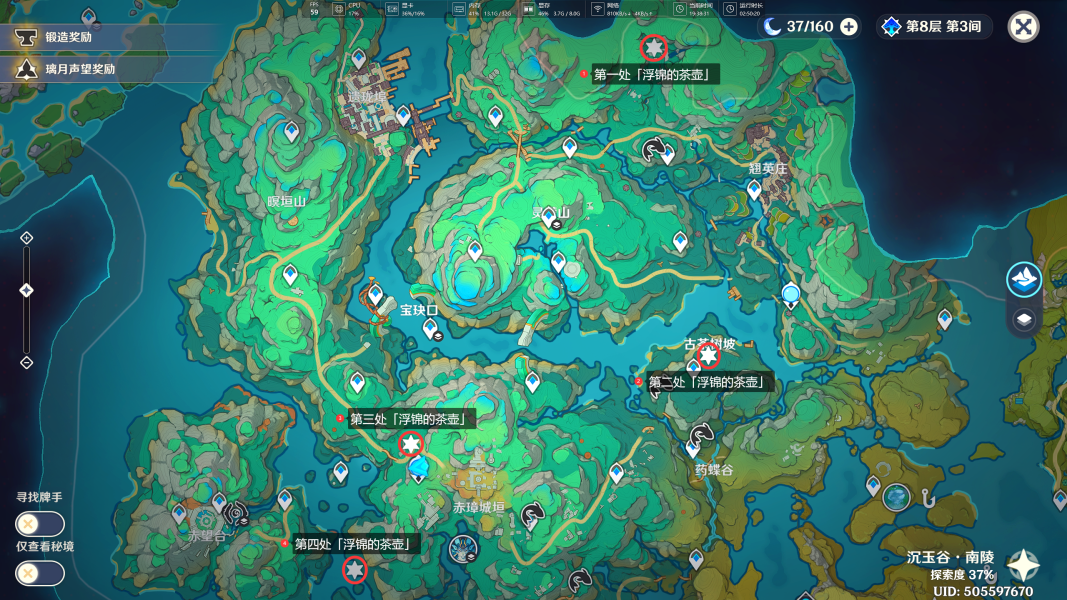Switch map layers with the stacked-layers icon
The width and height of the screenshot is (1067, 600).
click(x=1023, y=320)
